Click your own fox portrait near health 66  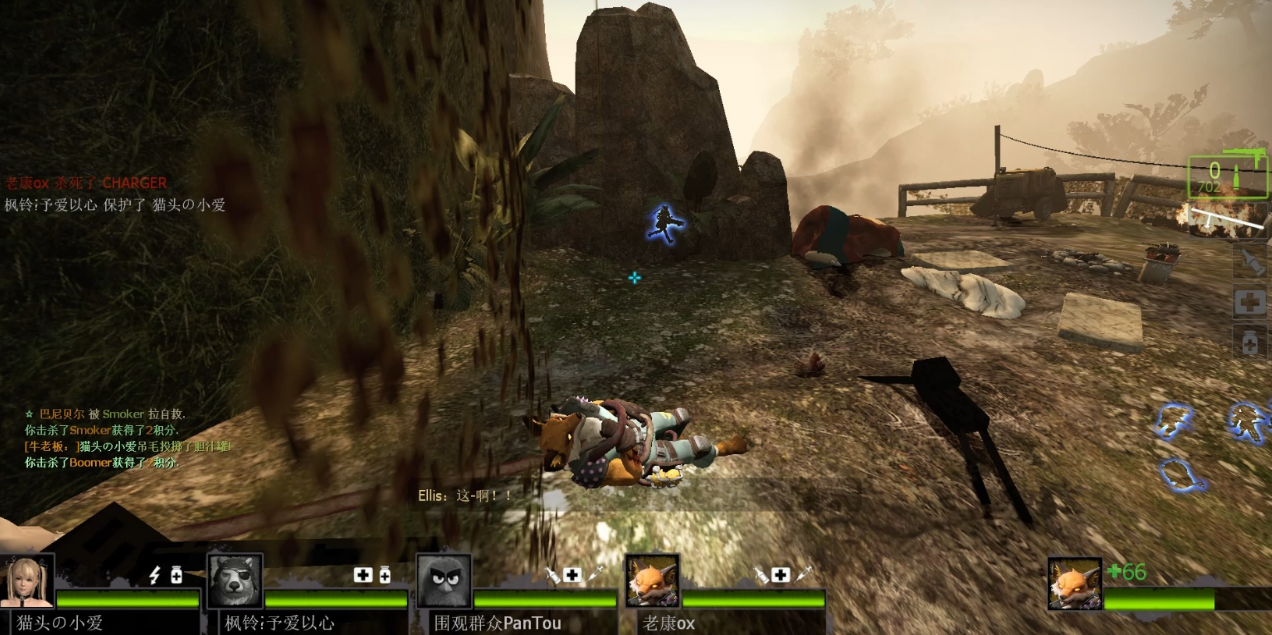(1075, 584)
